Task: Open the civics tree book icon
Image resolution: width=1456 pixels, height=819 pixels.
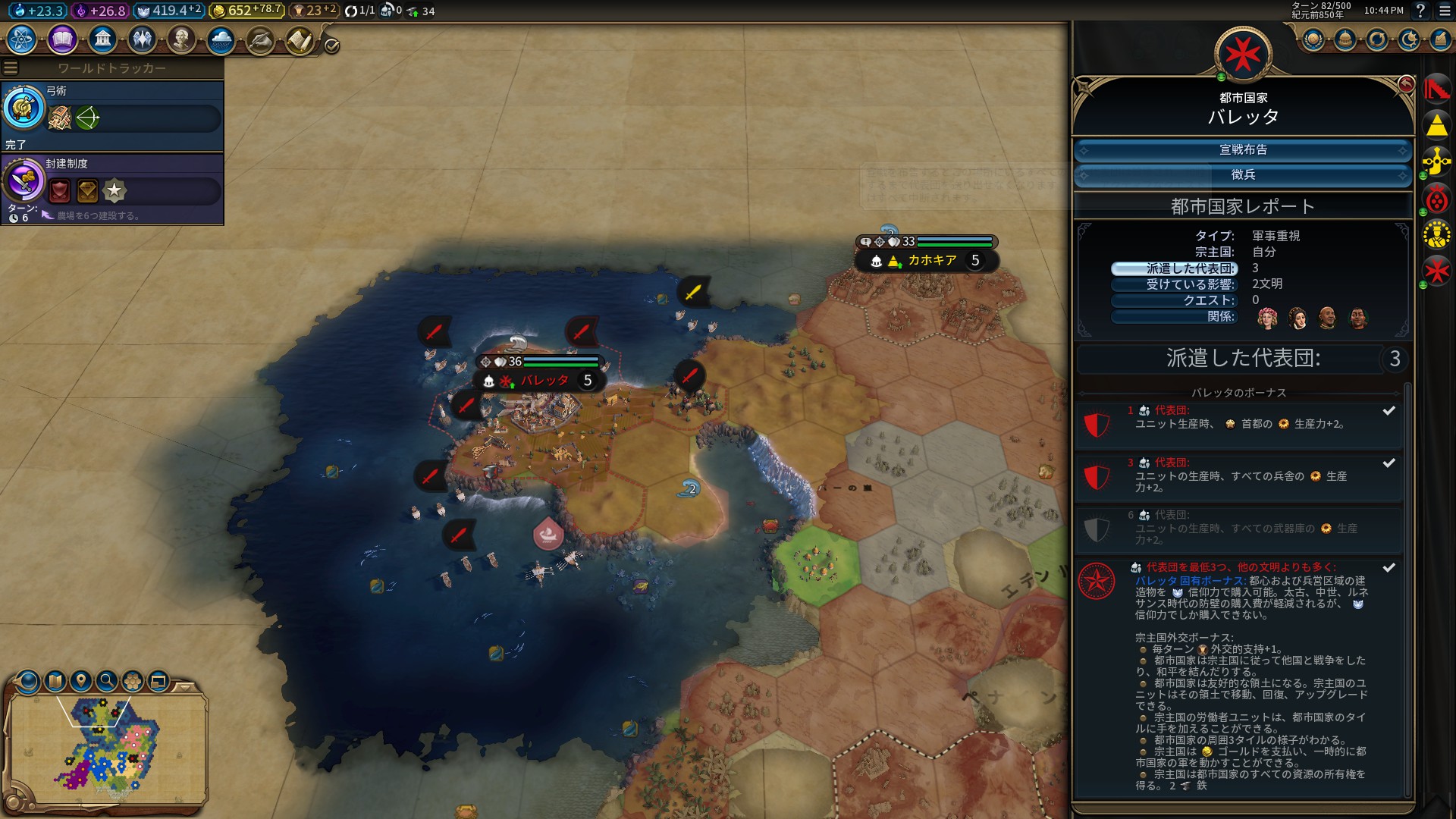Action: pos(62,39)
